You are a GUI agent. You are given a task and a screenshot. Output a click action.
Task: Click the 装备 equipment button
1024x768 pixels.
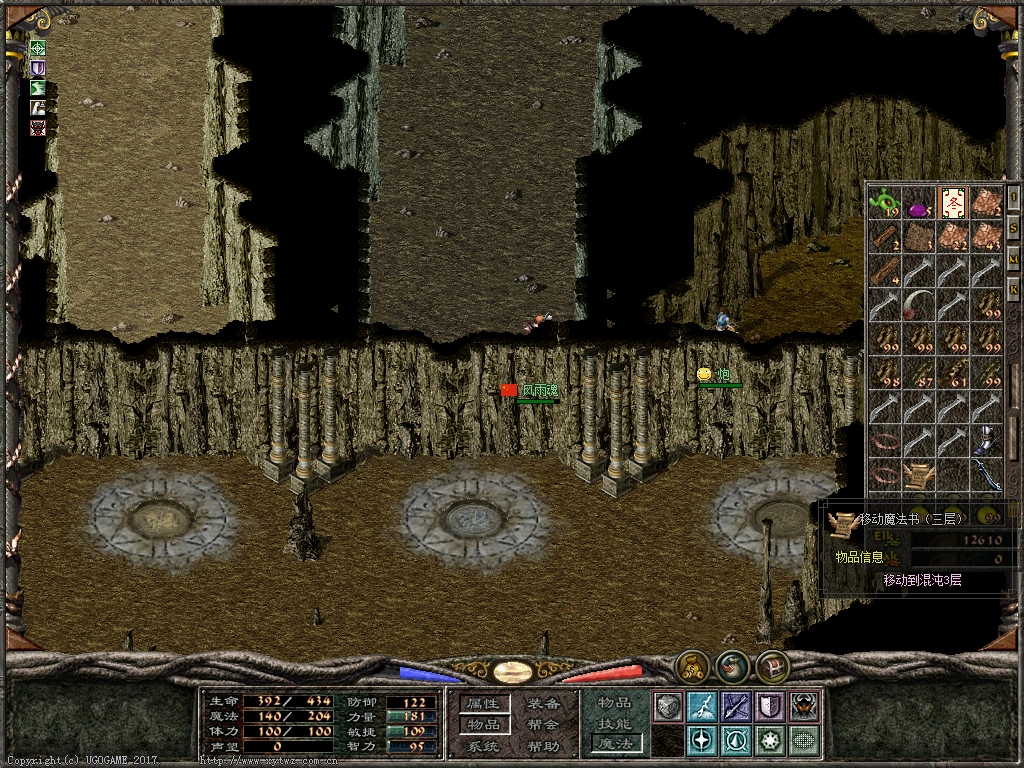tap(543, 704)
